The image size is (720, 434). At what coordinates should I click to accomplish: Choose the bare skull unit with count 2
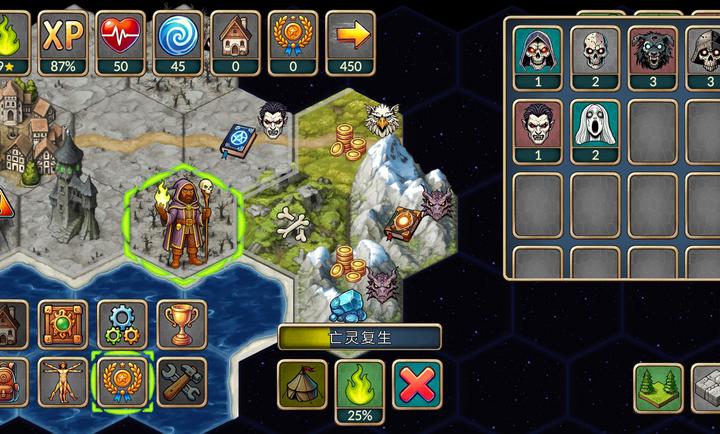595,53
